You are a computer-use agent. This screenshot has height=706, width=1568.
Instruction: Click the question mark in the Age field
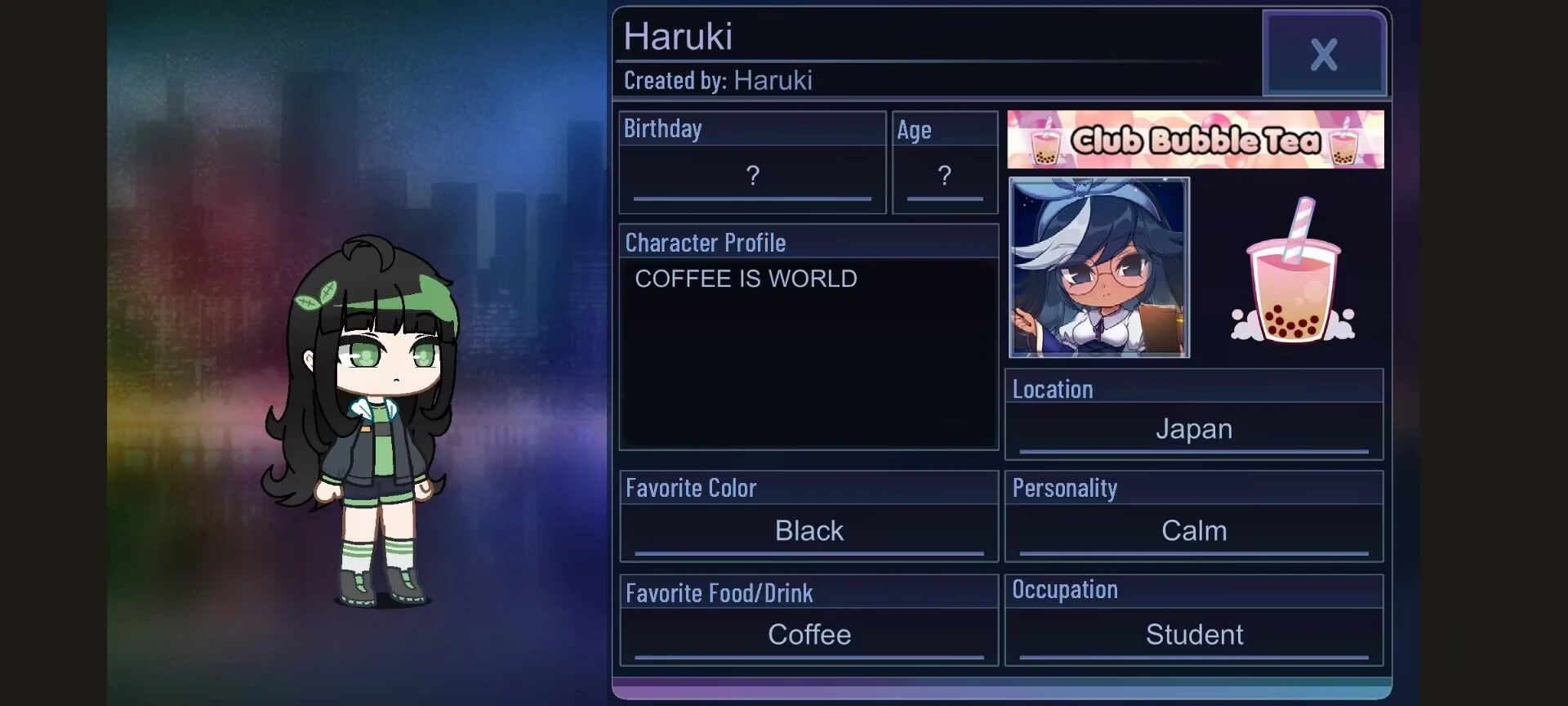[x=945, y=176]
